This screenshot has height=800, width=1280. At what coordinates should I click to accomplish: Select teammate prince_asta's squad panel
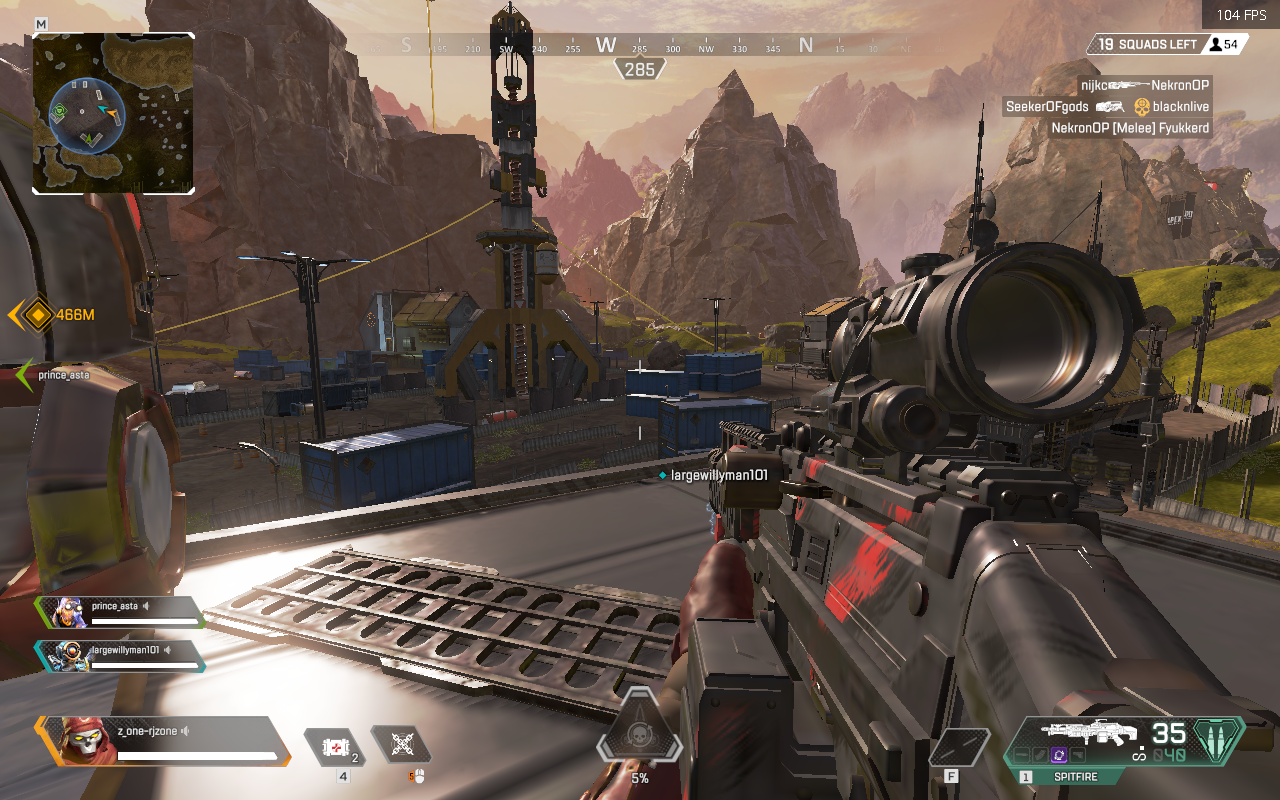click(x=120, y=611)
